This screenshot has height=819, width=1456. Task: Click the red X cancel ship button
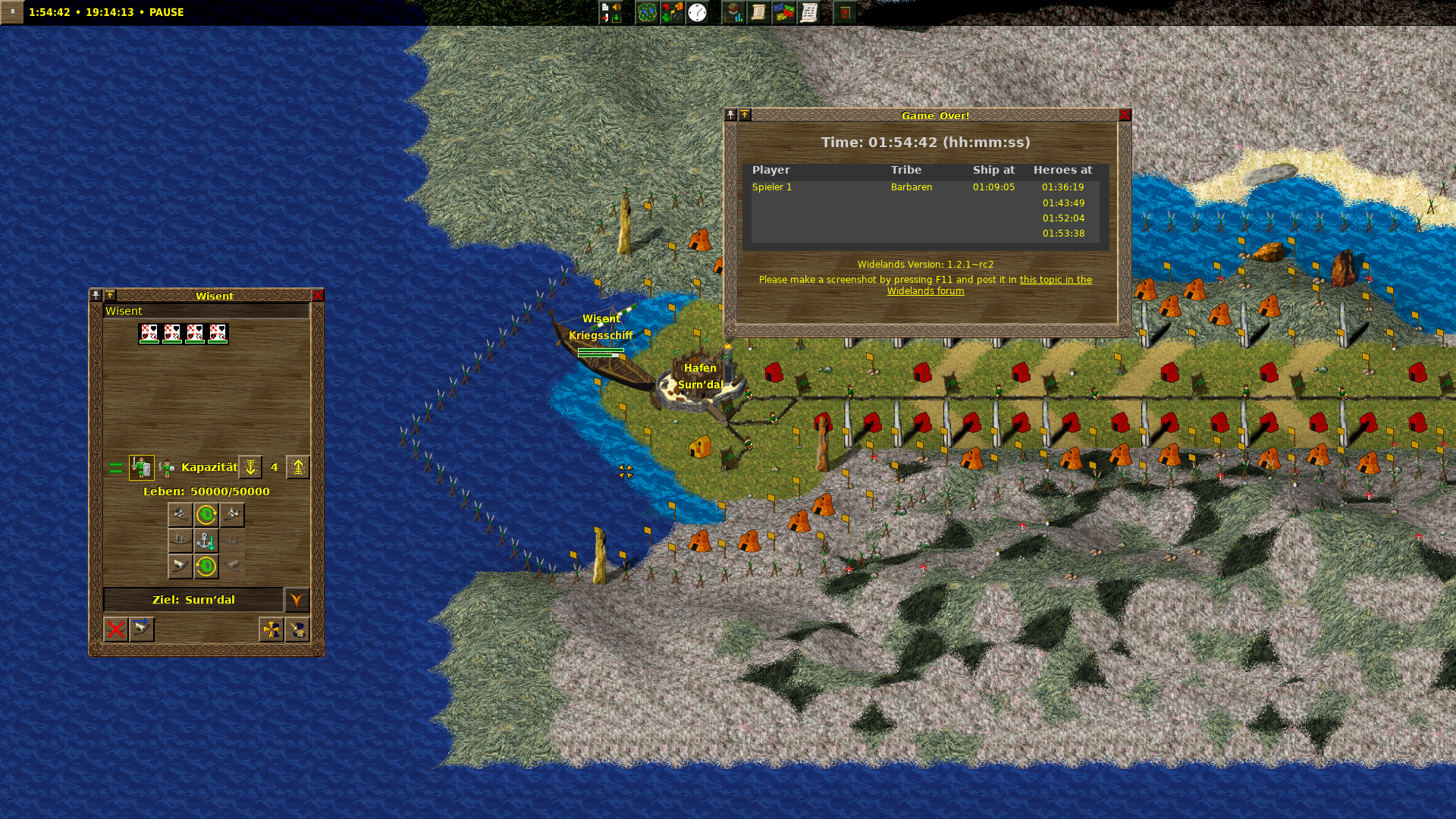(116, 629)
